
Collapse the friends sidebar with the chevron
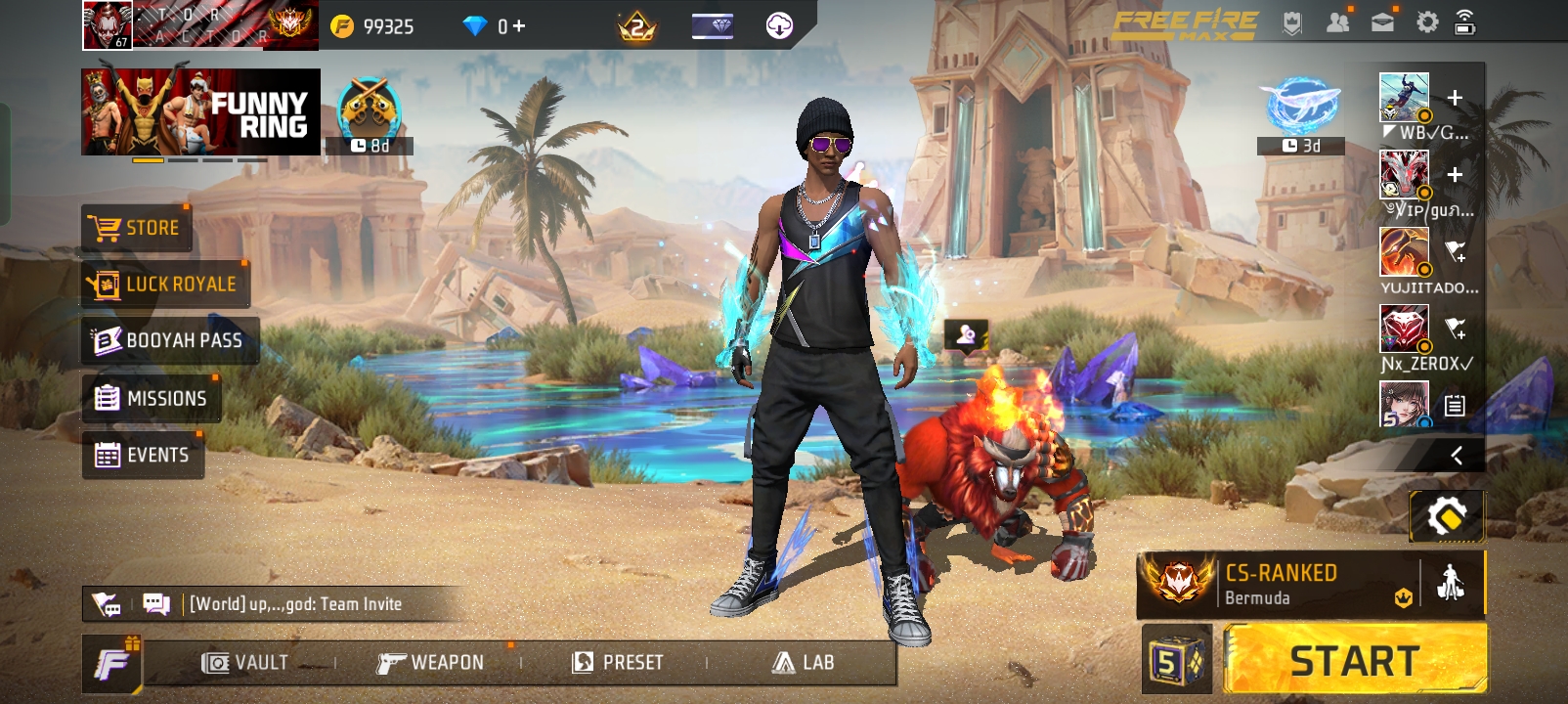click(1457, 453)
